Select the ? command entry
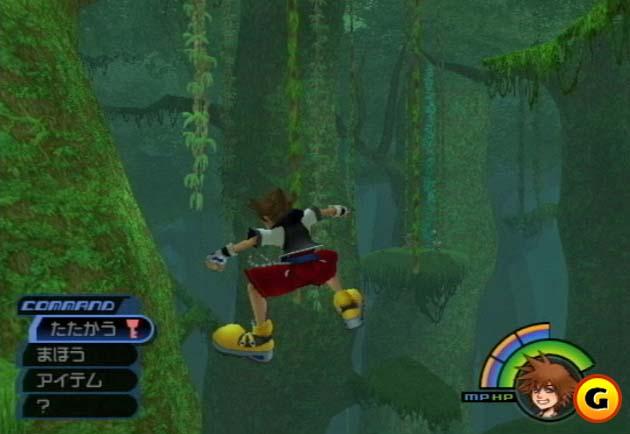Image resolution: width=630 pixels, height=434 pixels. (x=75, y=405)
